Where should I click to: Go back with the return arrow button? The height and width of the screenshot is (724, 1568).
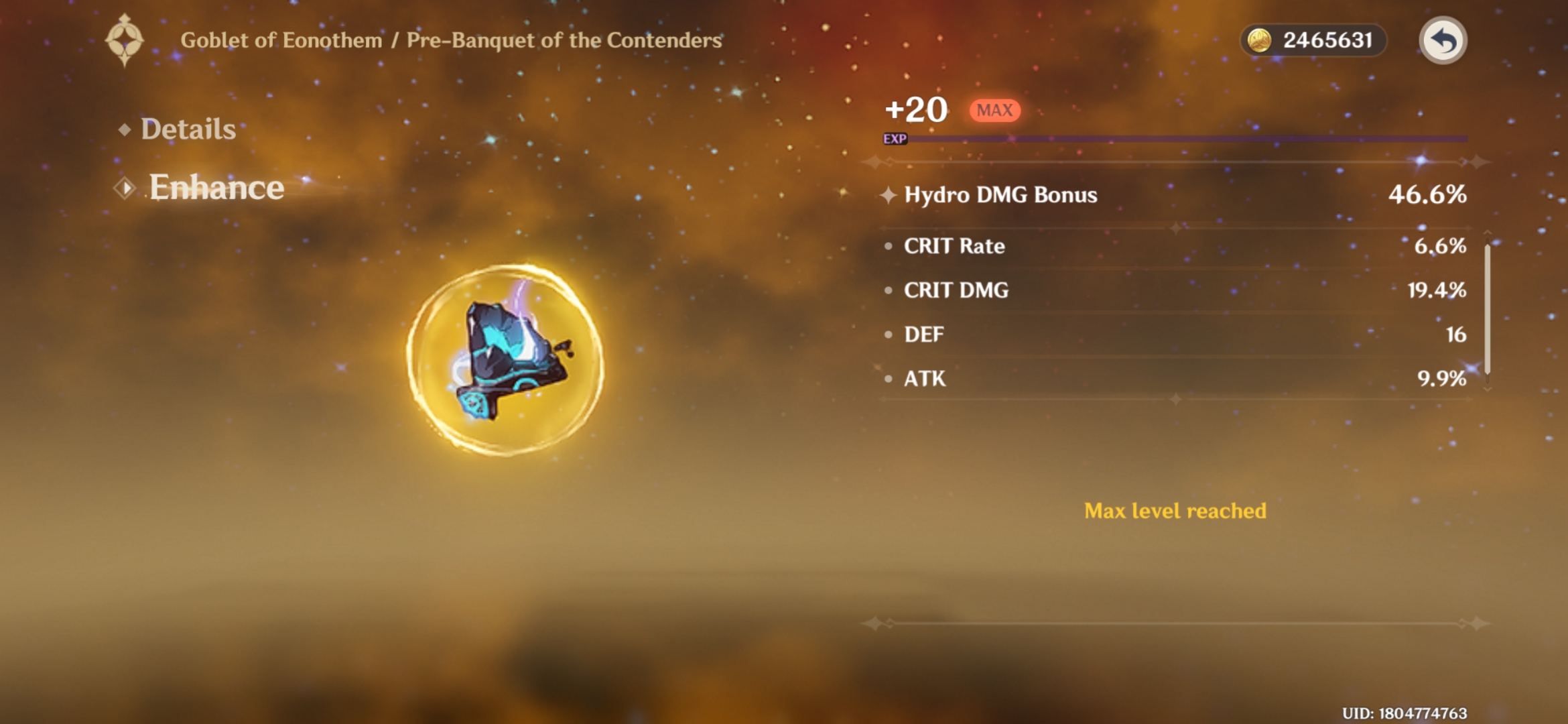click(x=1443, y=40)
